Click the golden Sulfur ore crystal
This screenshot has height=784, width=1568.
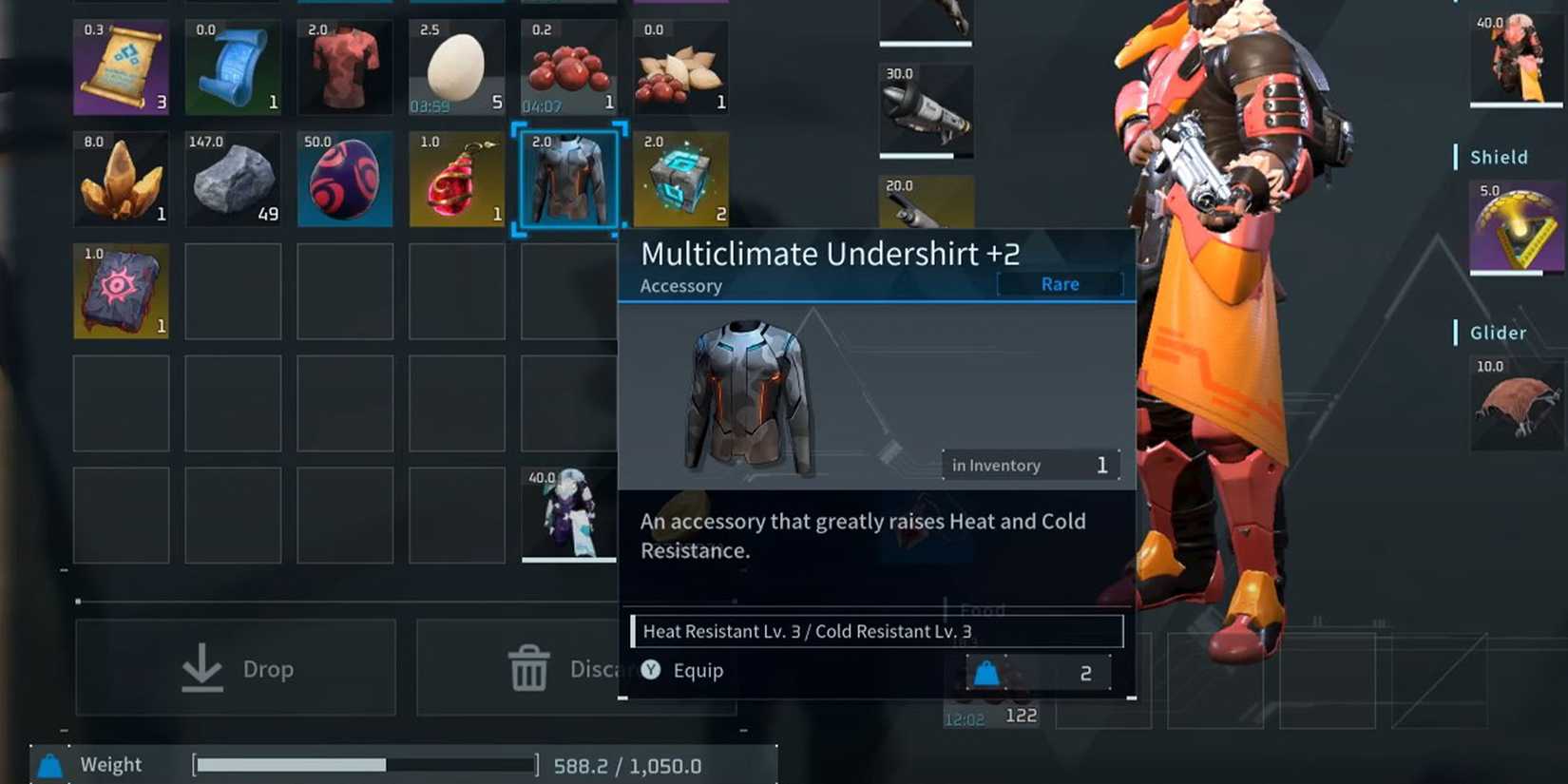[121, 179]
